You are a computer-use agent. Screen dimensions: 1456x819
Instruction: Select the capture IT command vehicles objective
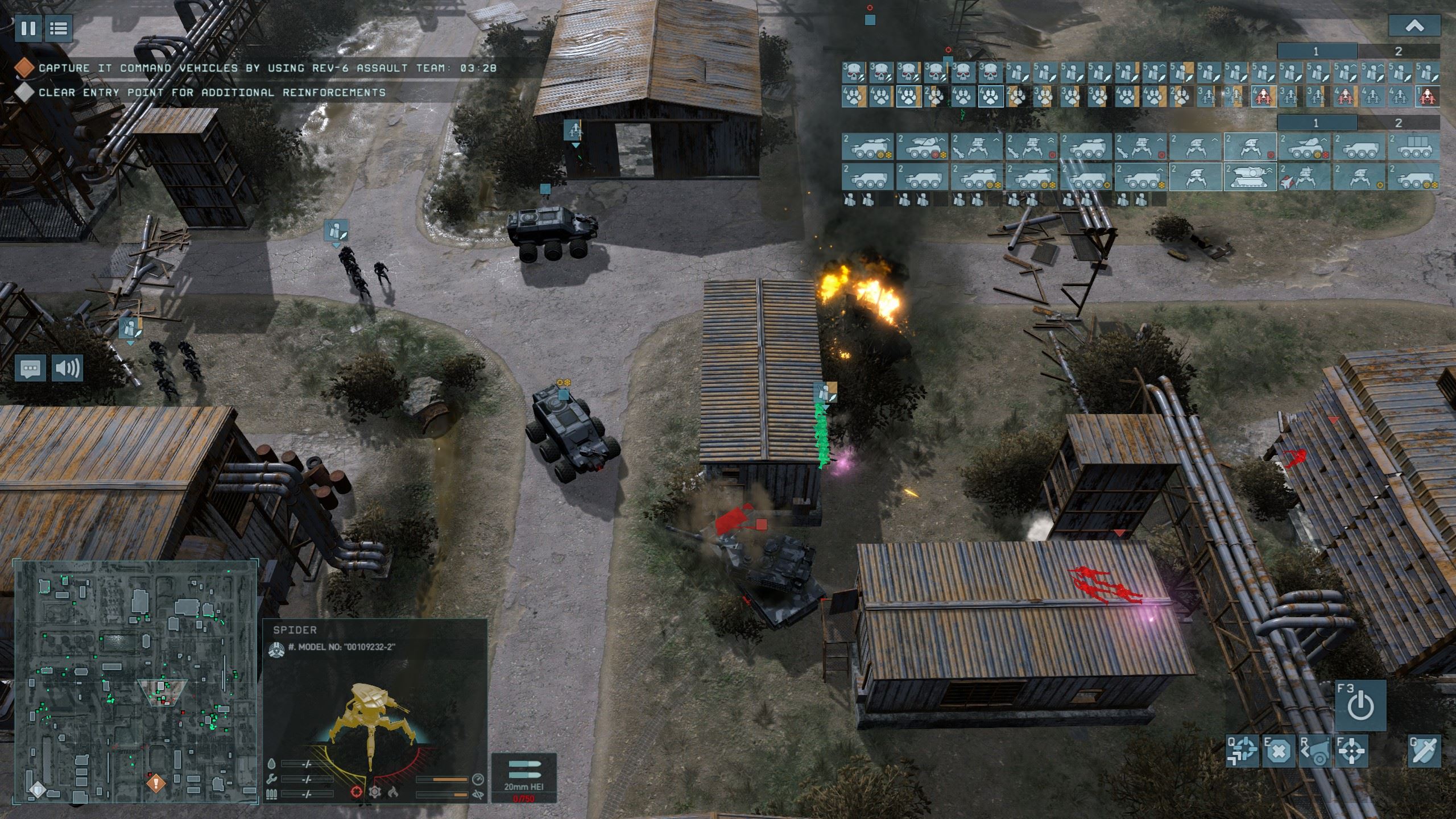point(267,68)
